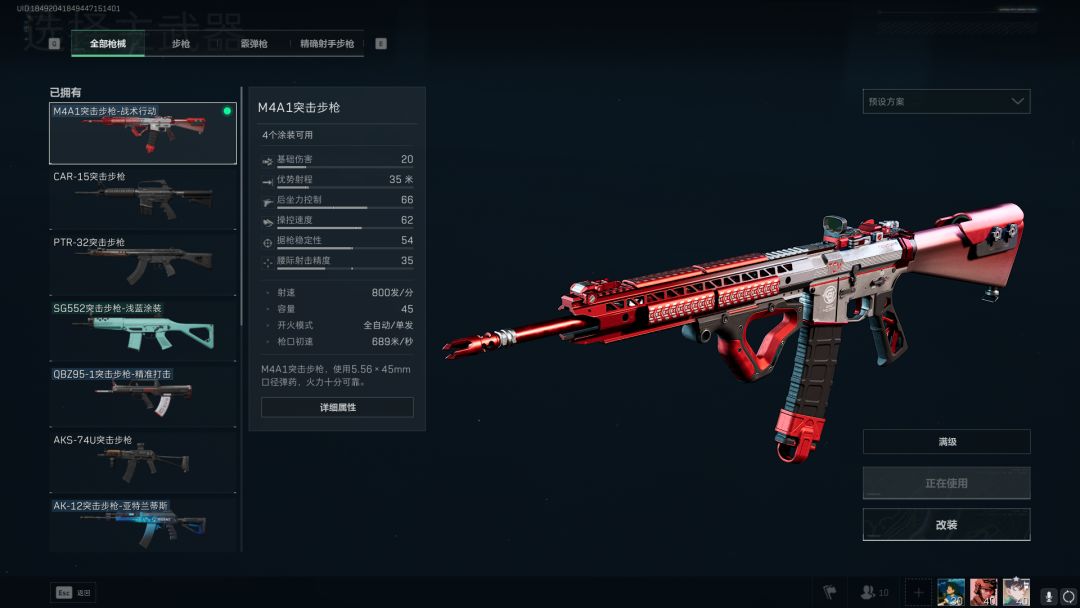Select the M4A1突击步枪-战术行动 weapon entry

pyautogui.click(x=143, y=133)
